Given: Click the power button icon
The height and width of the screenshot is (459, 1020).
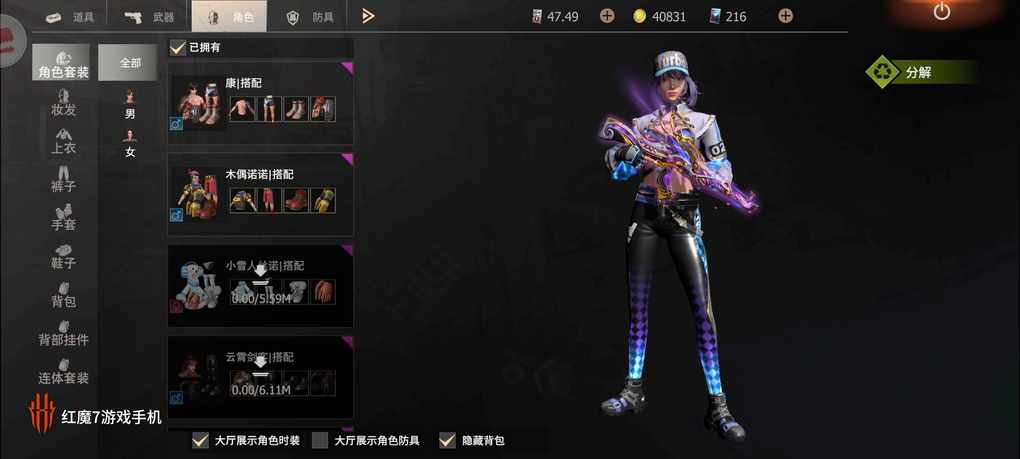Looking at the screenshot, I should [941, 12].
